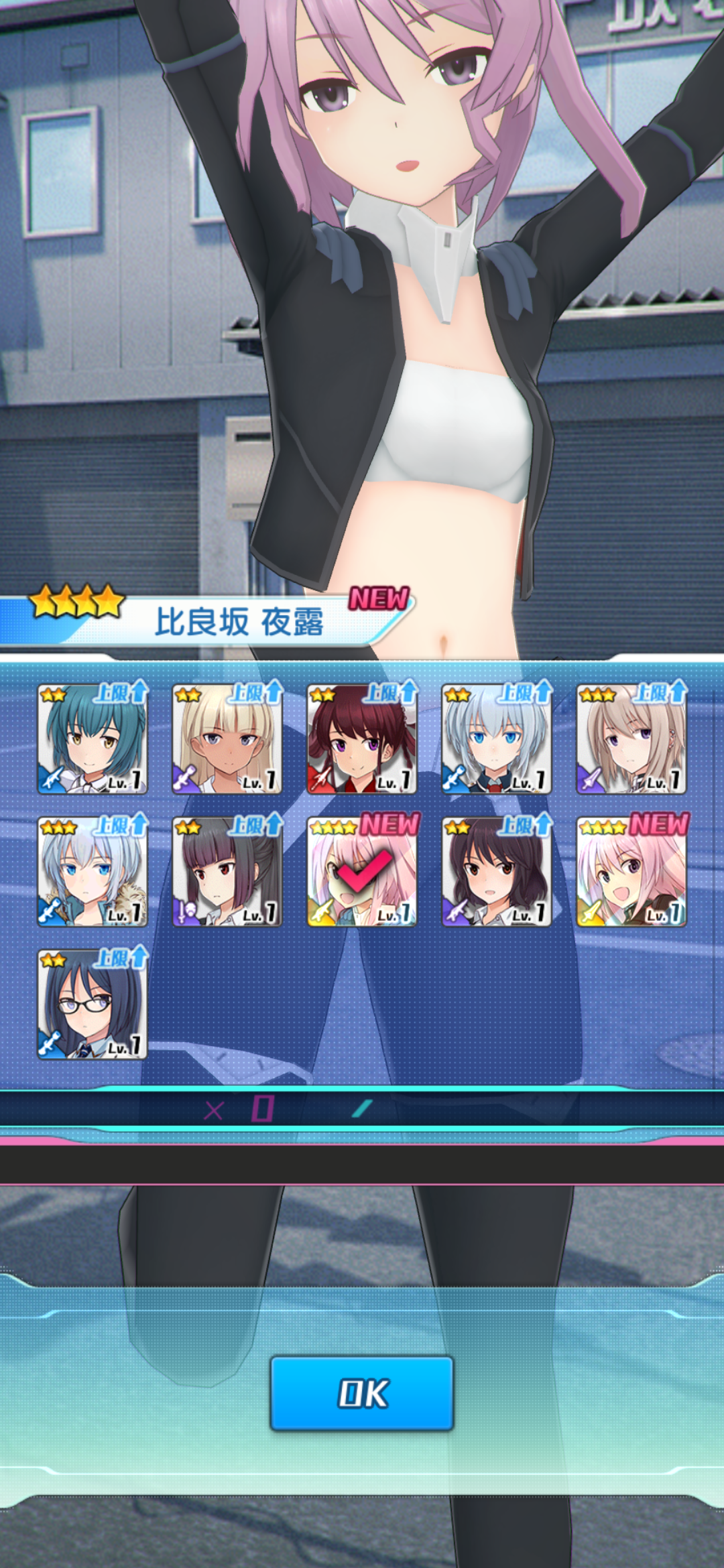Pick the red-haired girl in red outfit
The height and width of the screenshot is (1568, 724).
(x=362, y=739)
